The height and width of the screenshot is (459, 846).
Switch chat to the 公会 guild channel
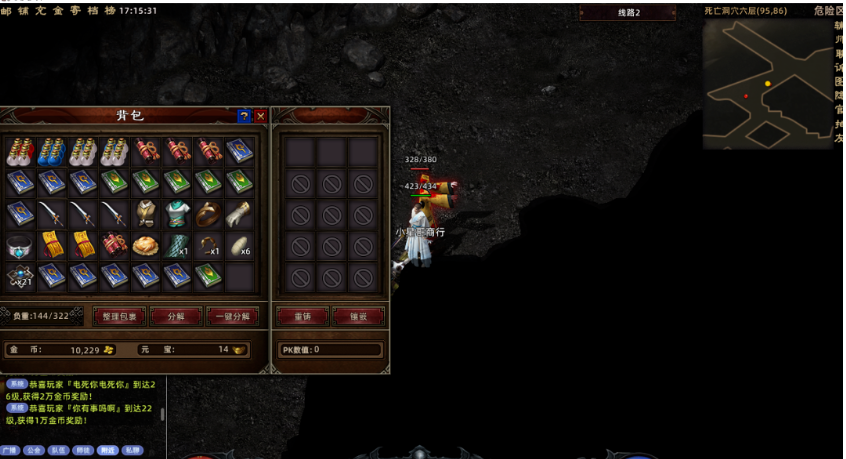(35, 450)
